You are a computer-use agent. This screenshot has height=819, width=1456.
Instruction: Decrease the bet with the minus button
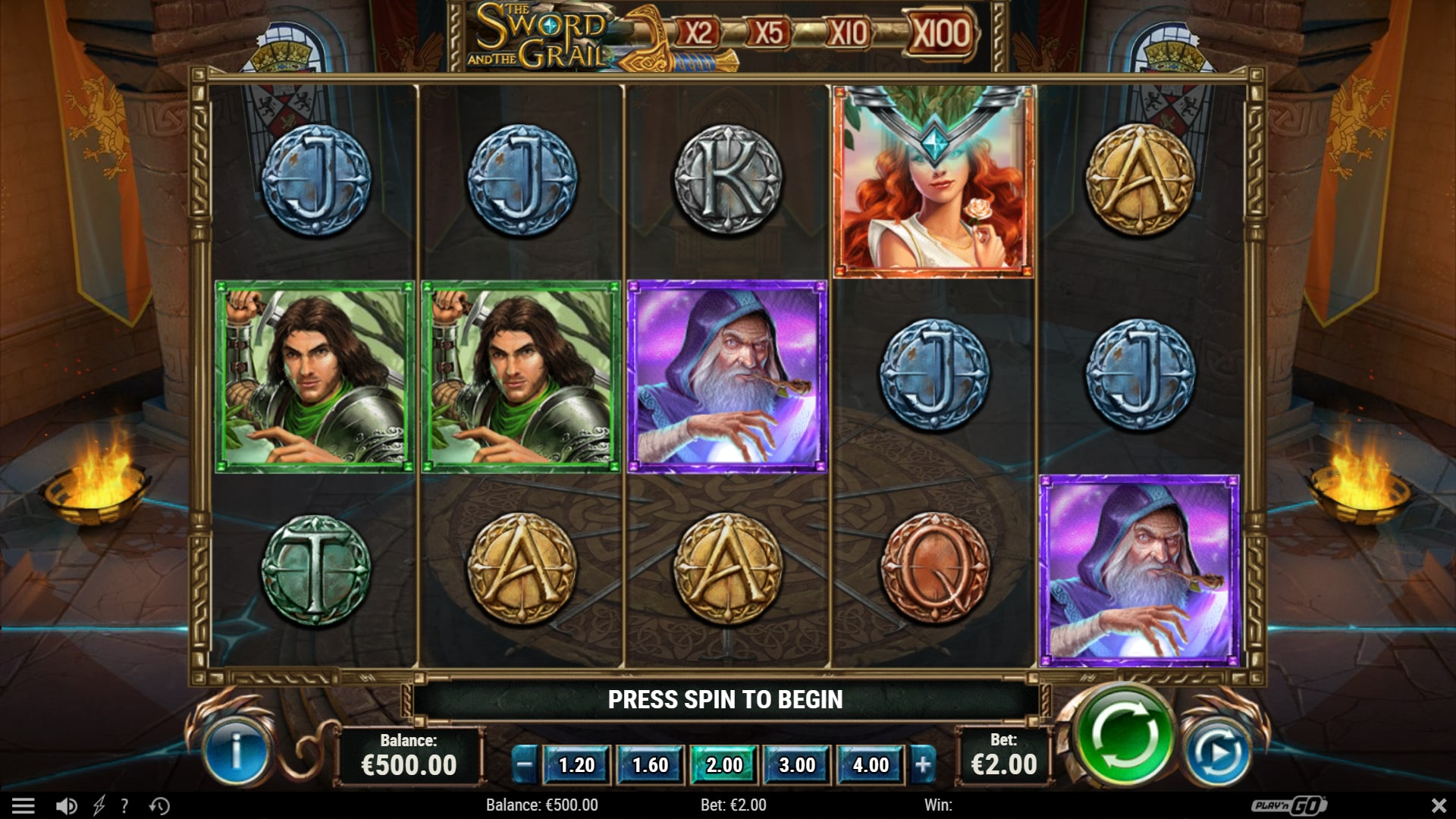(525, 765)
